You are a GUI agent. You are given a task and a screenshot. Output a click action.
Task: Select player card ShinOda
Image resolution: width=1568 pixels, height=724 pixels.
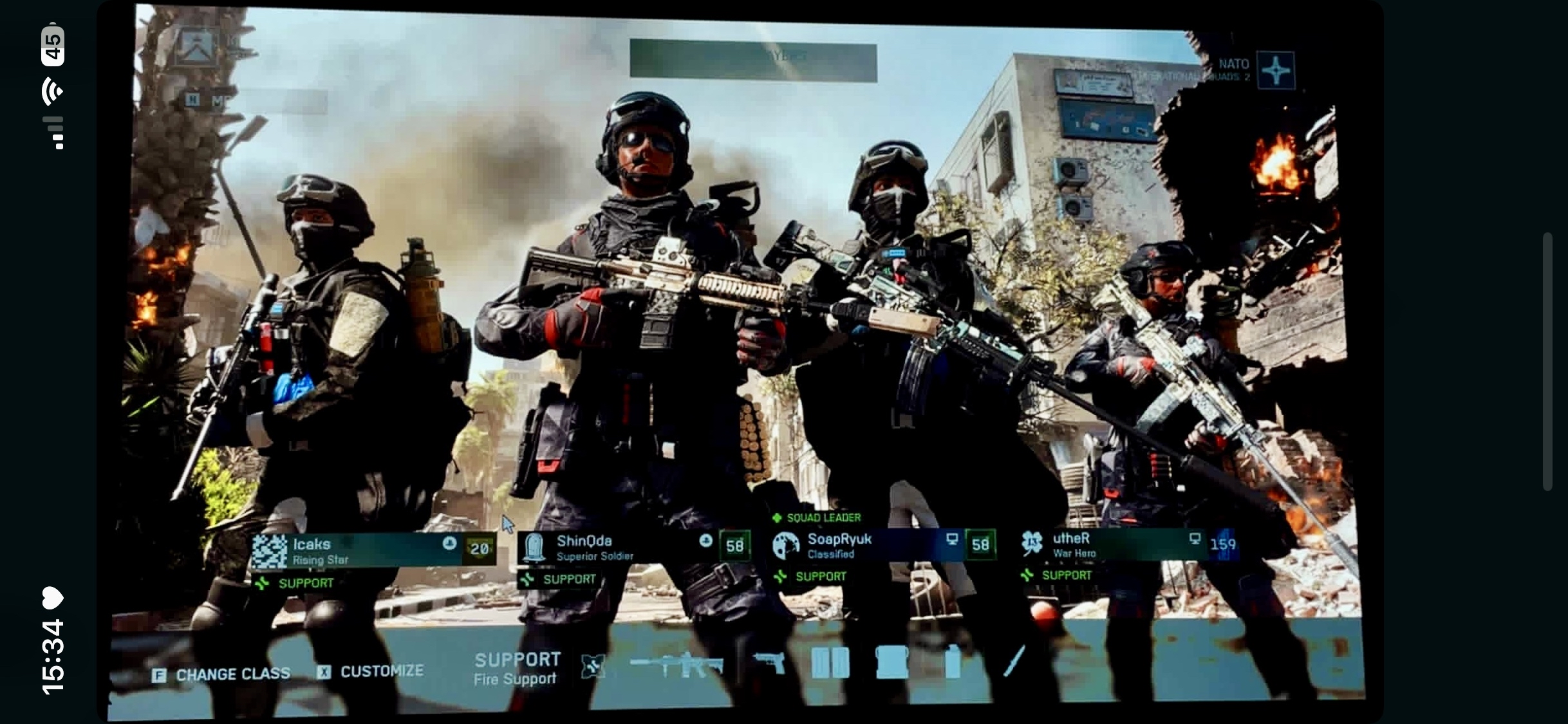point(634,547)
